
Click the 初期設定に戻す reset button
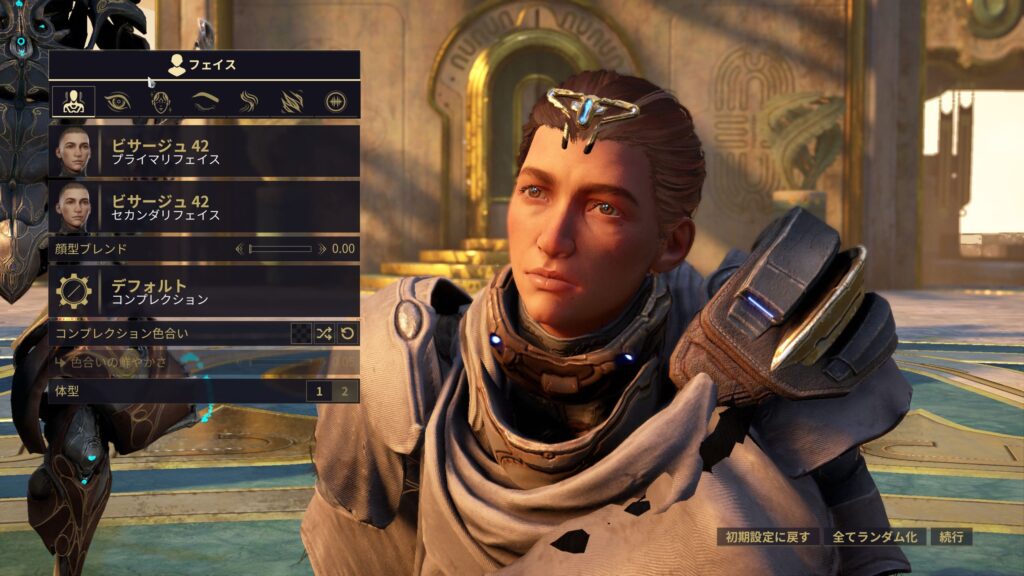[768, 537]
